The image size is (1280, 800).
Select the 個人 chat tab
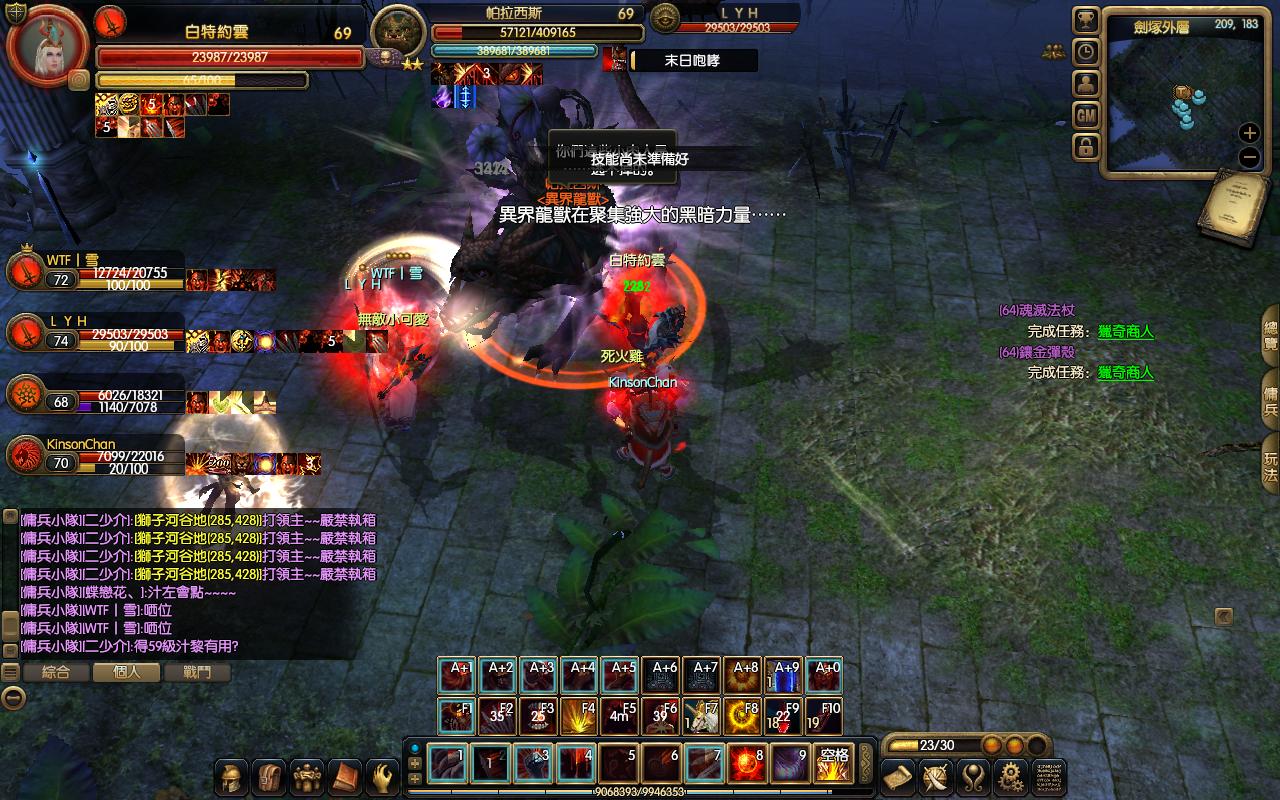[x=127, y=672]
